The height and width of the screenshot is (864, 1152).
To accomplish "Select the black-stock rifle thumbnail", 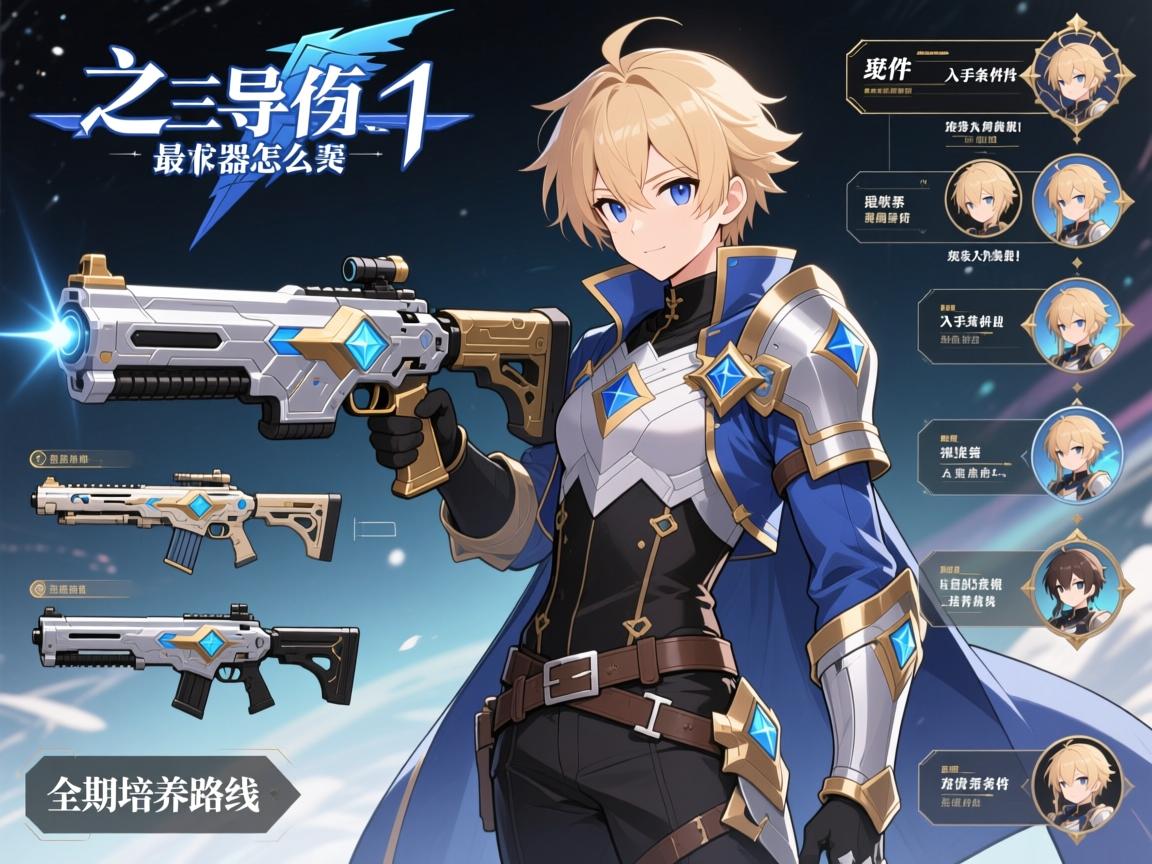I will [198, 648].
